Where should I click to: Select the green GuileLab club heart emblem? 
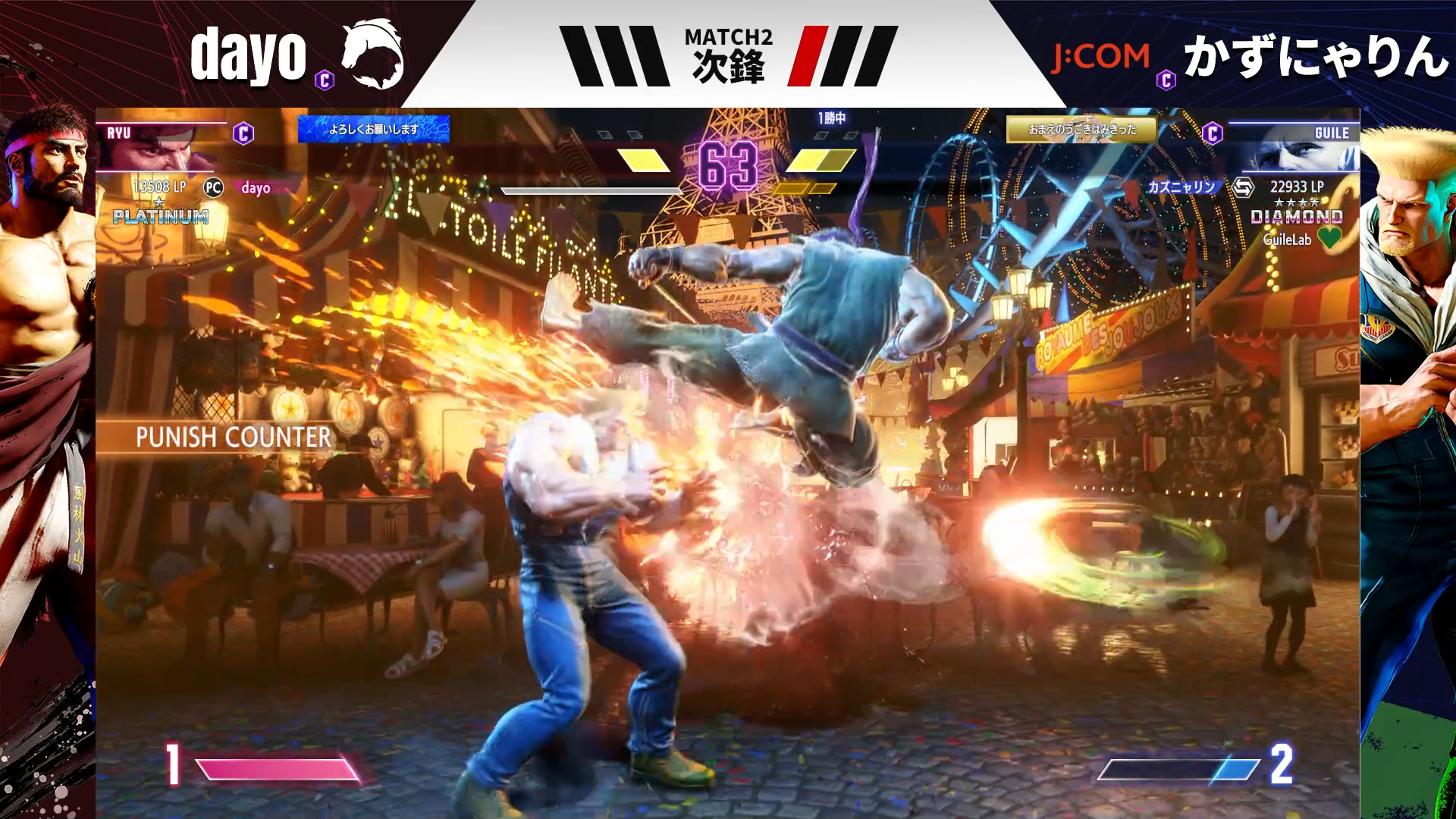click(1329, 239)
